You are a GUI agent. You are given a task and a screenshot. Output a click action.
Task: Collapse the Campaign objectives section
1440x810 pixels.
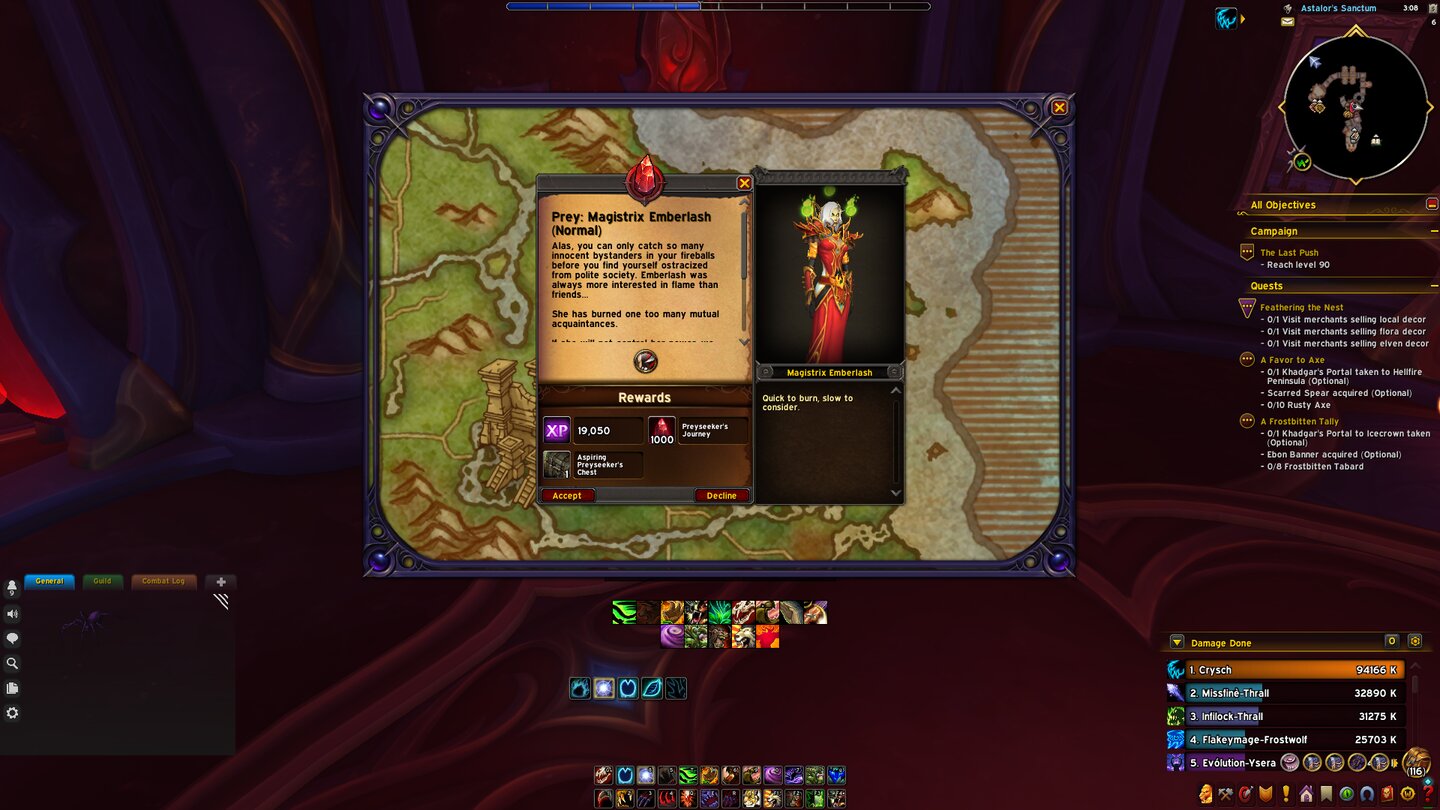click(x=1433, y=231)
